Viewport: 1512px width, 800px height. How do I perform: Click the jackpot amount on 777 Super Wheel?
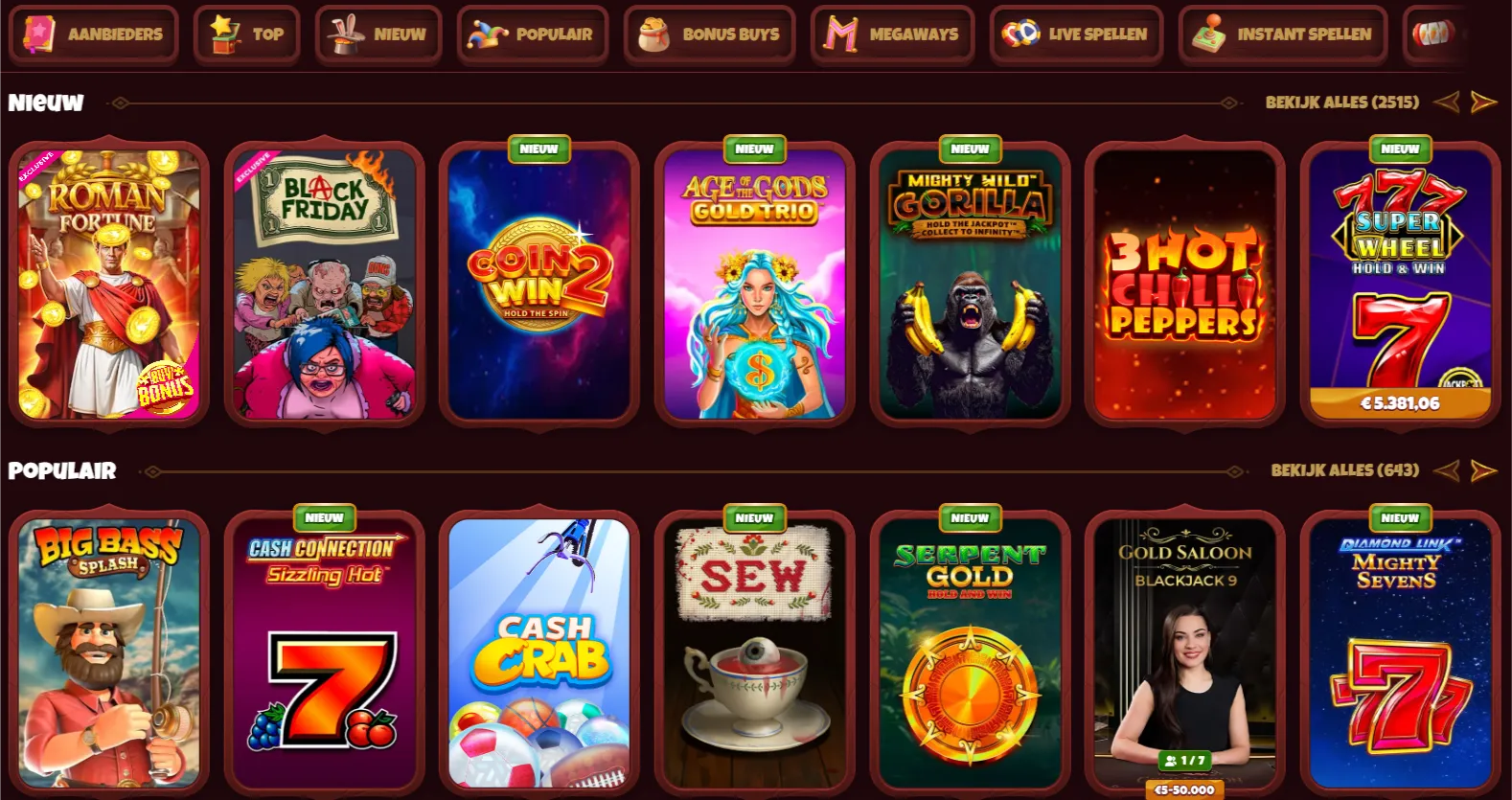[x=1400, y=403]
